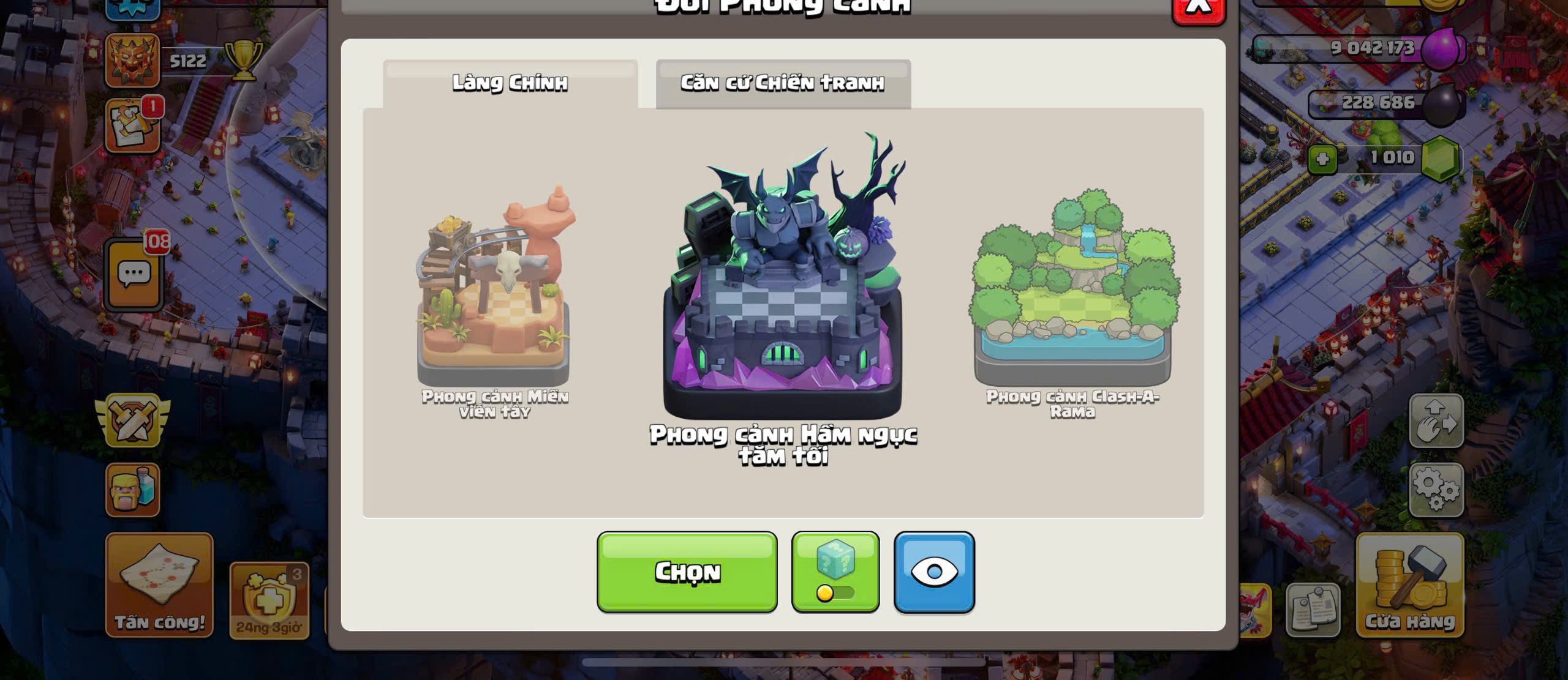Toggle the random scenery cube button

[835, 572]
